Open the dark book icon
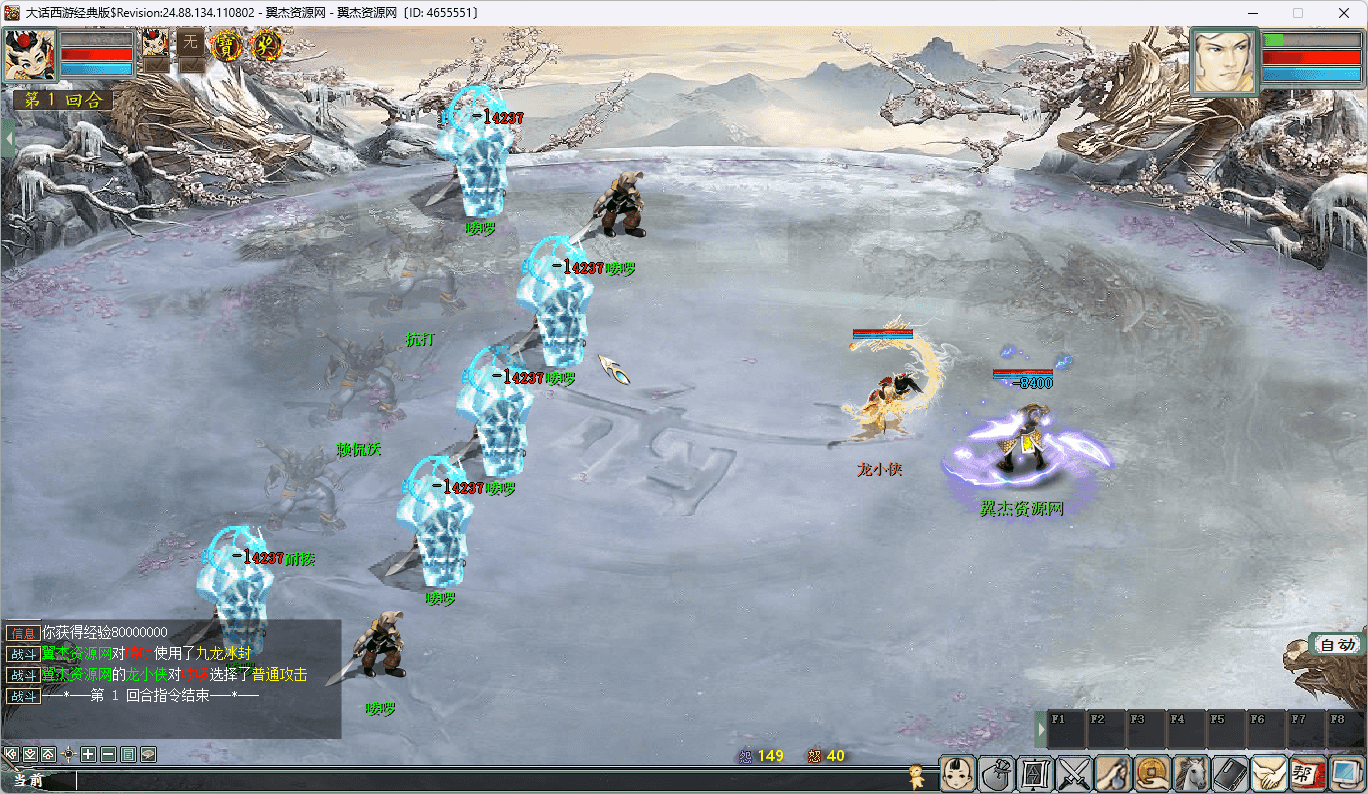 point(1231,774)
